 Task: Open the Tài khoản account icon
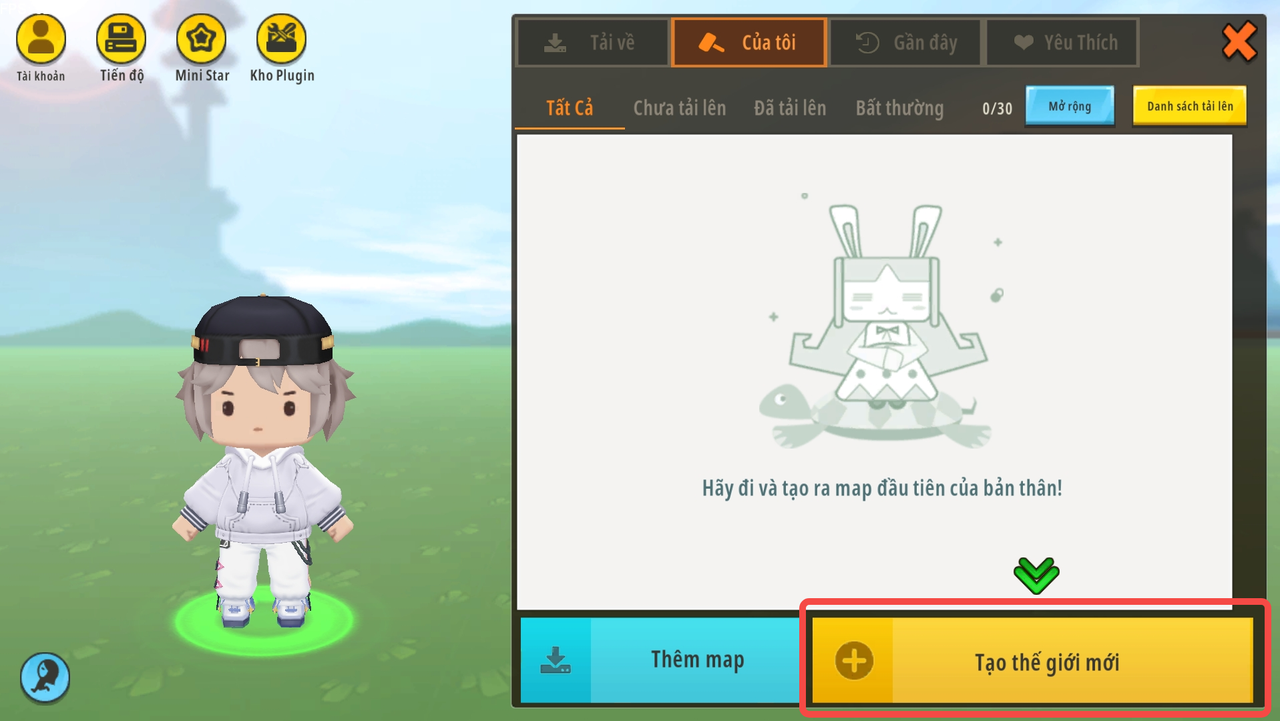coord(41,40)
